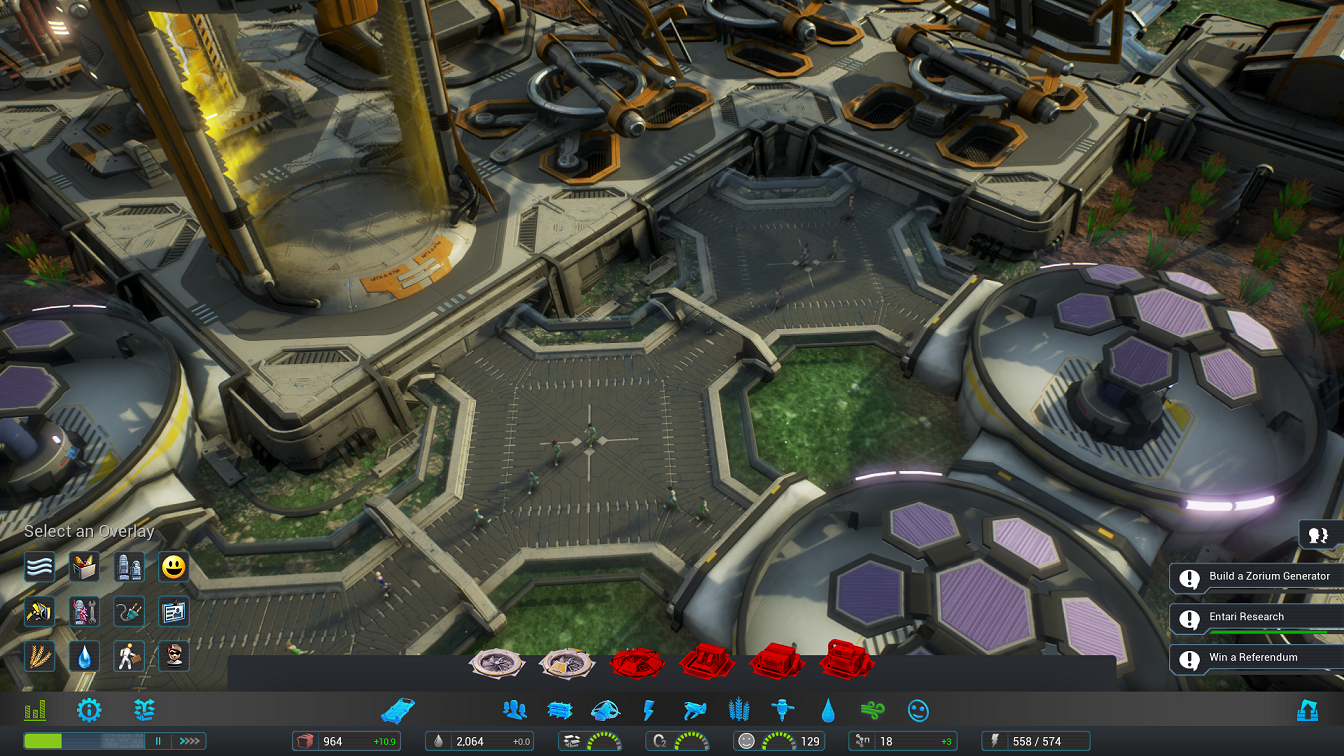Screen dimensions: 1344x756
Task: Click the resource flow arrows icon
Action: [x=143, y=710]
